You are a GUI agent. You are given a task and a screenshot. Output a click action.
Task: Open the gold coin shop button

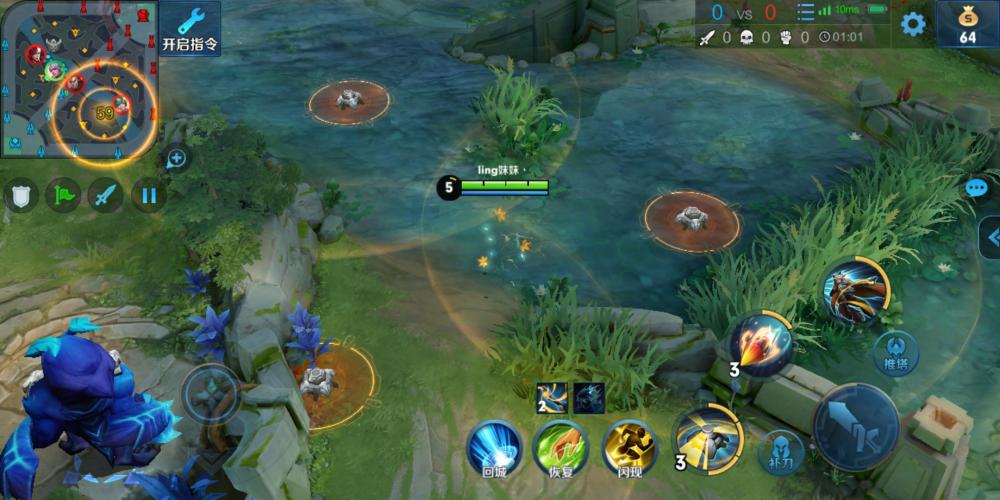967,24
